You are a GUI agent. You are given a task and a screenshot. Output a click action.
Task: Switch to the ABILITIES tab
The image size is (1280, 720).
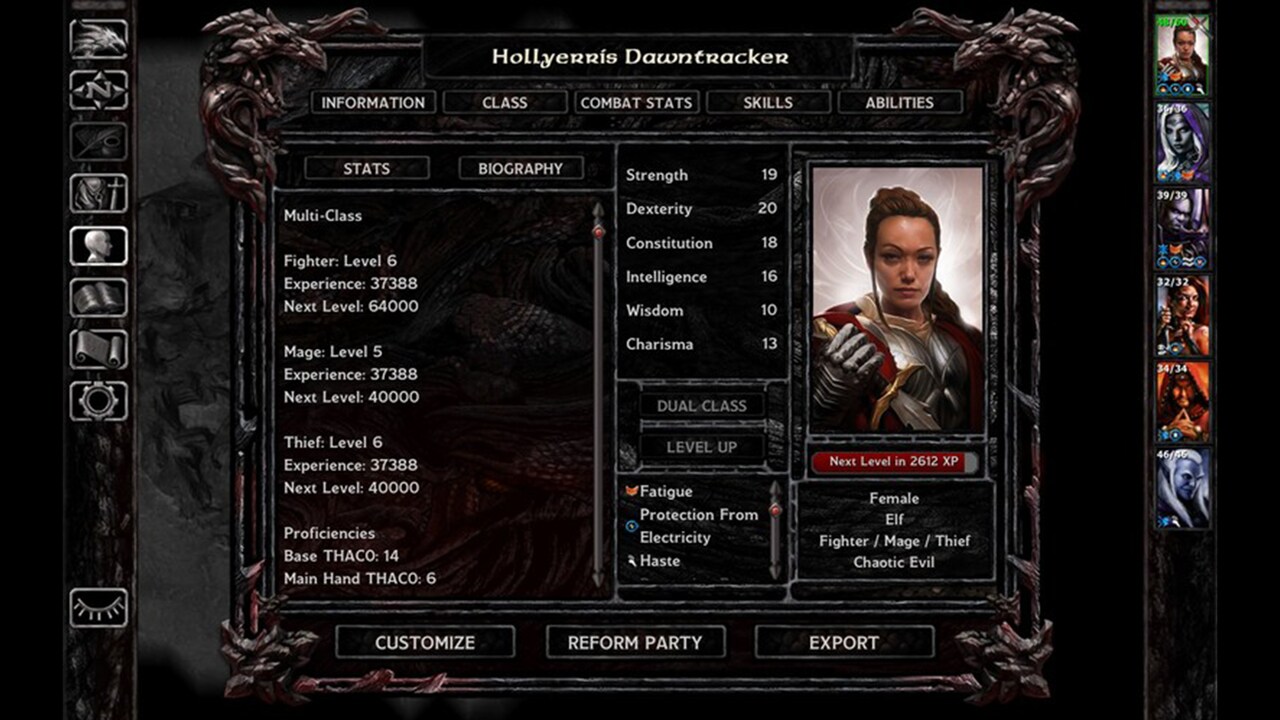pos(897,102)
